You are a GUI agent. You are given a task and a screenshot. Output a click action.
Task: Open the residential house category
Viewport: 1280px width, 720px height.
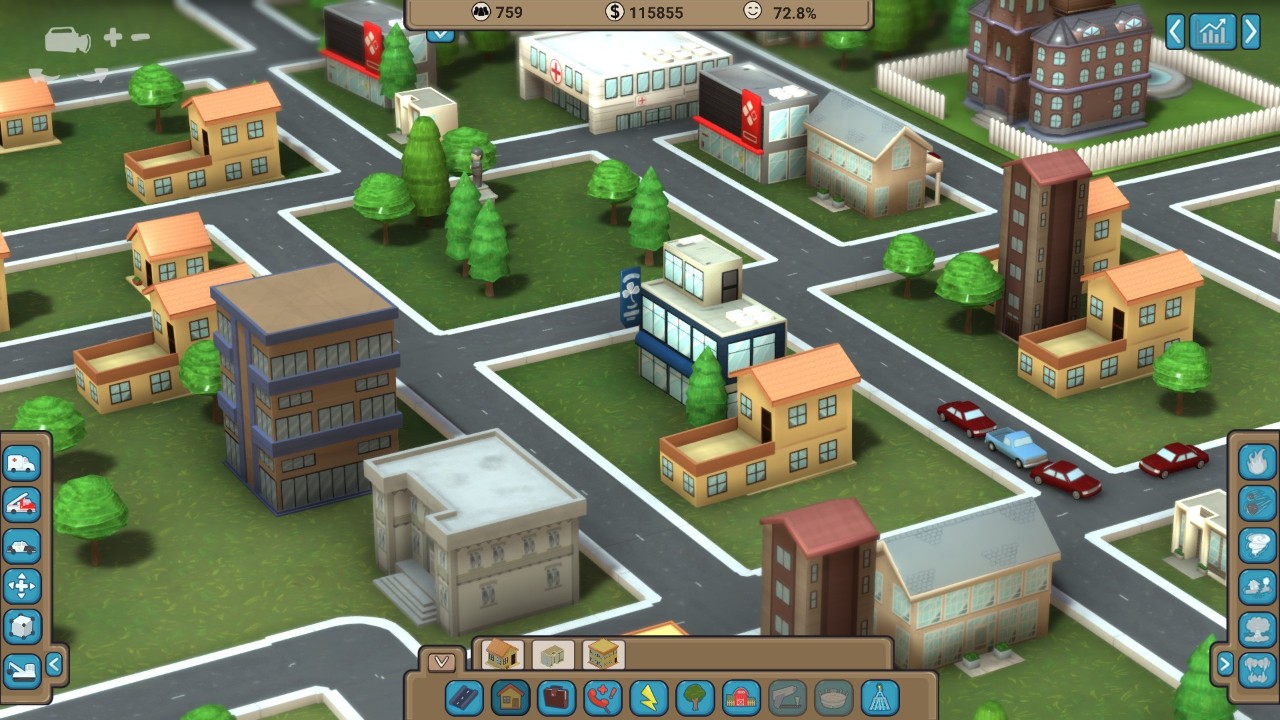point(512,697)
